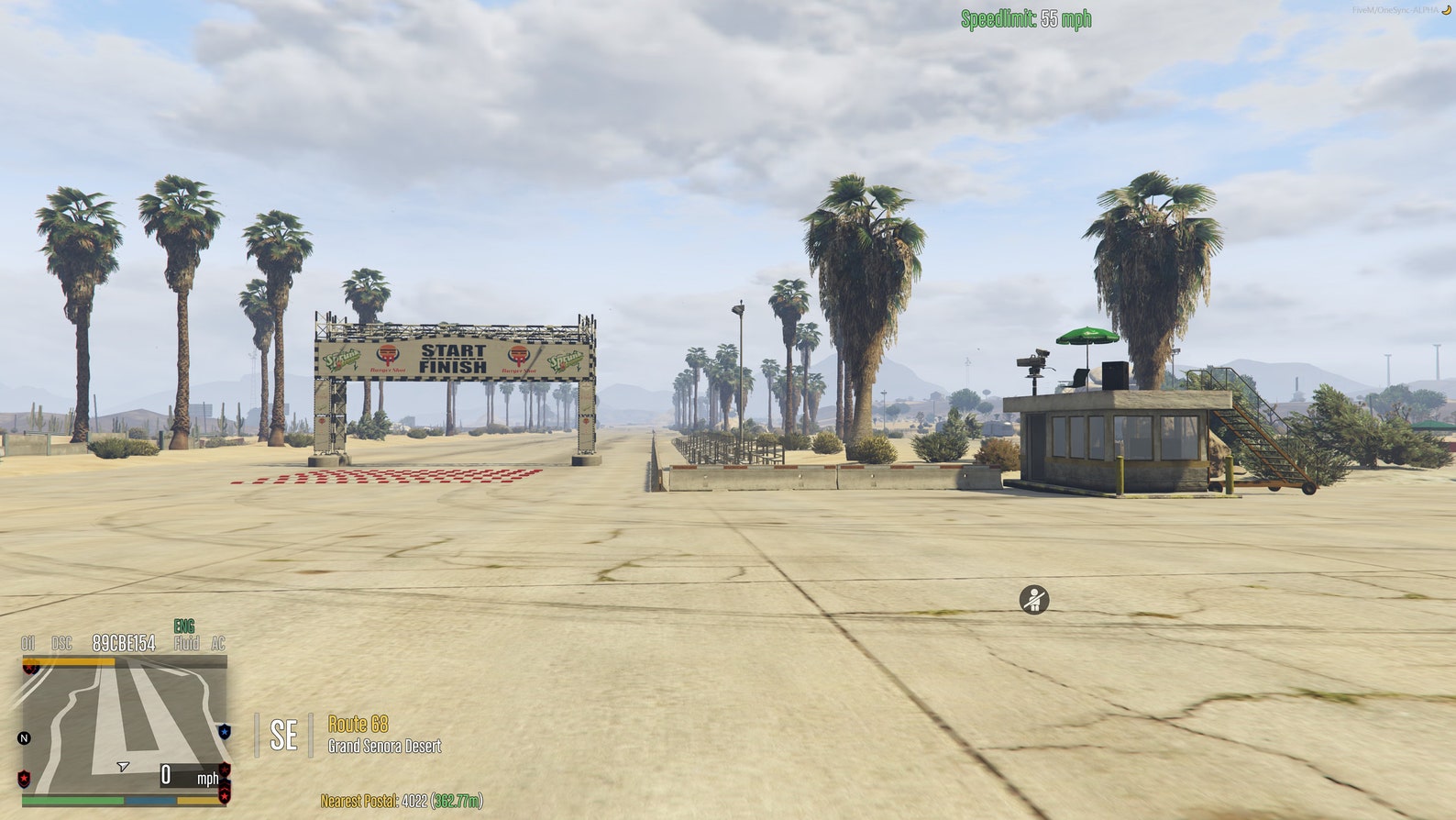Click the green health bar under the minimap
The width and height of the screenshot is (1456, 820).
(72, 799)
